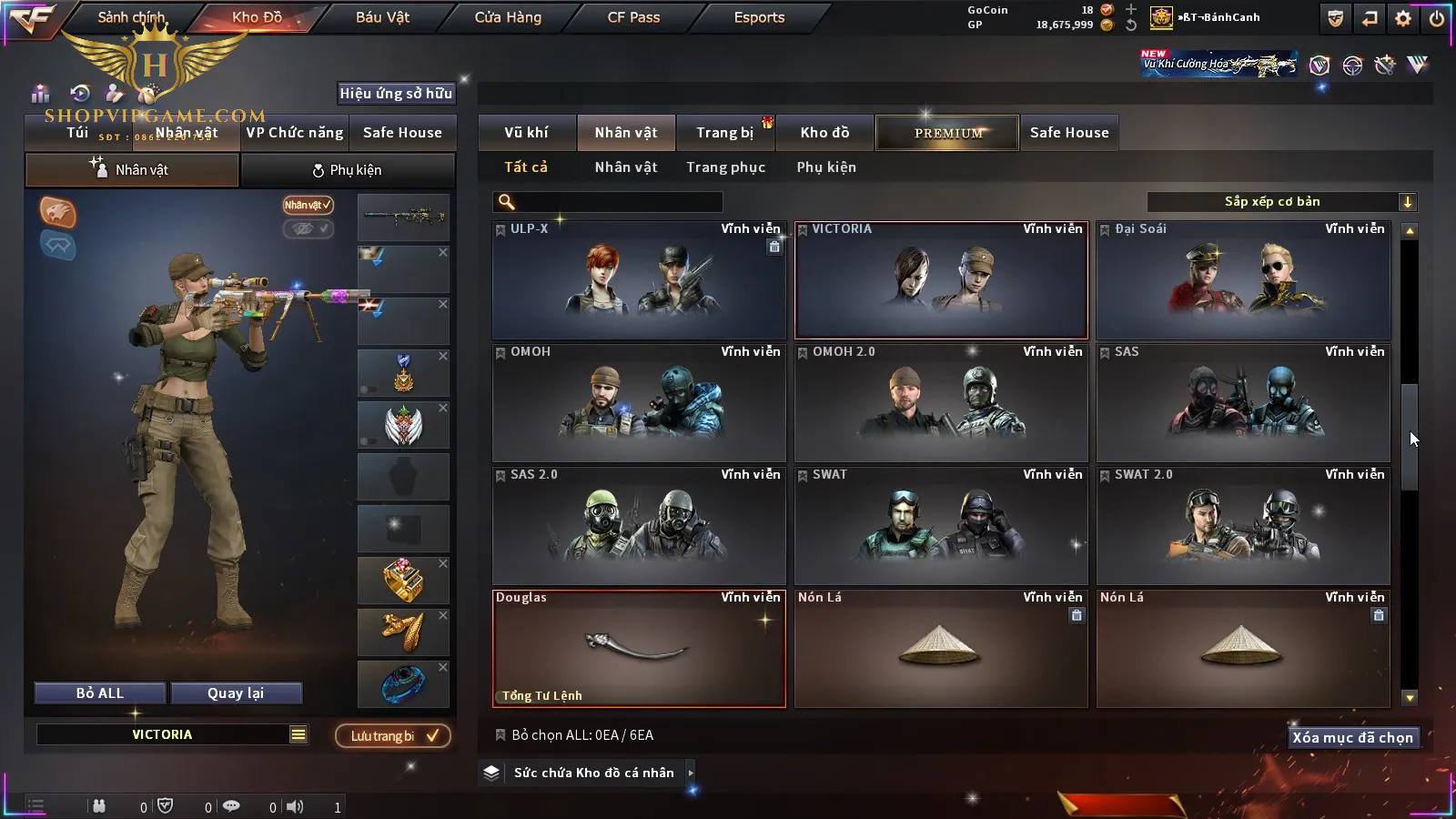Return to Sảnh chính lobby
The height and width of the screenshot is (819, 1456).
131,17
